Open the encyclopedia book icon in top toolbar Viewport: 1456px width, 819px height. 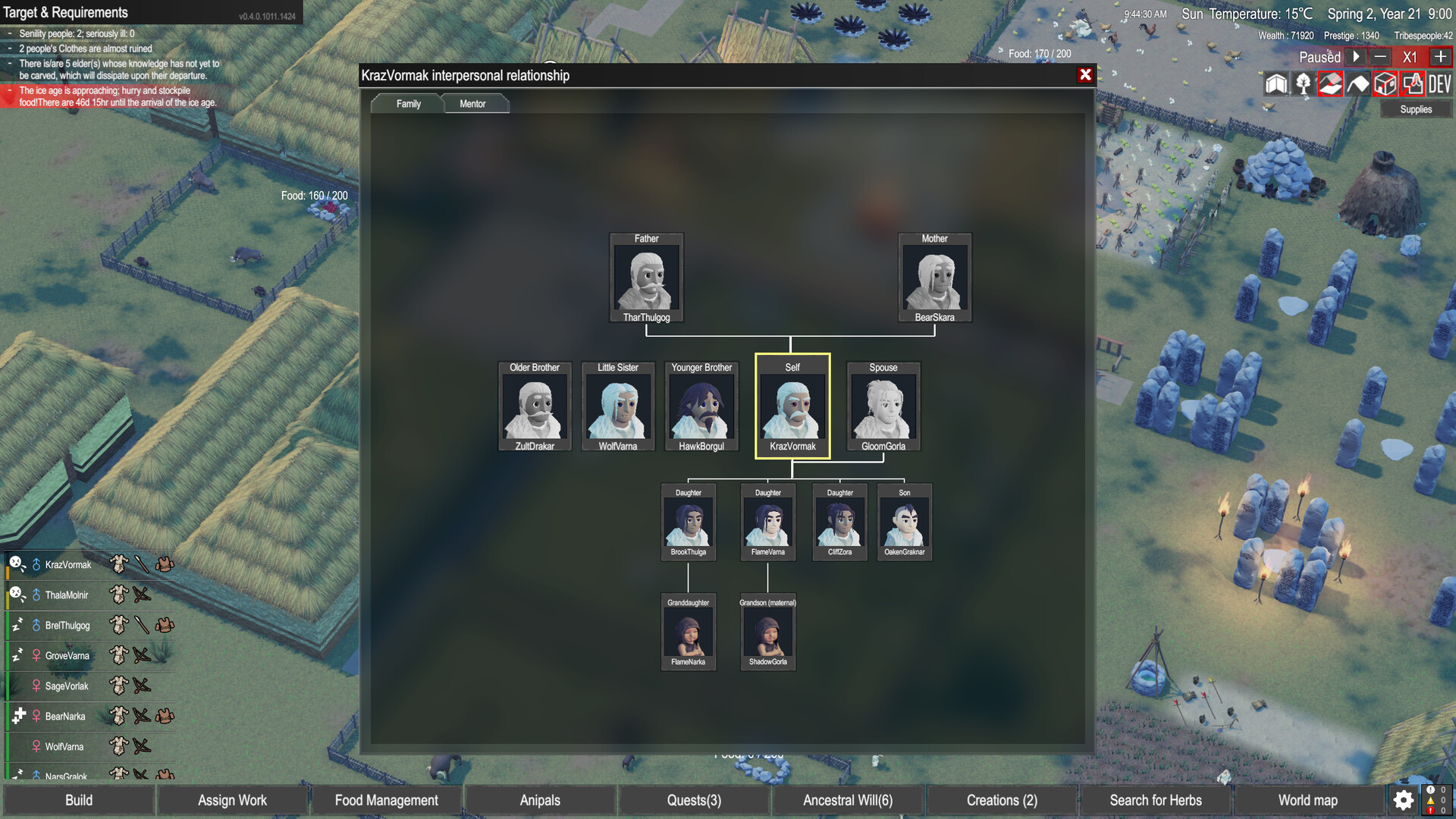click(x=1276, y=84)
